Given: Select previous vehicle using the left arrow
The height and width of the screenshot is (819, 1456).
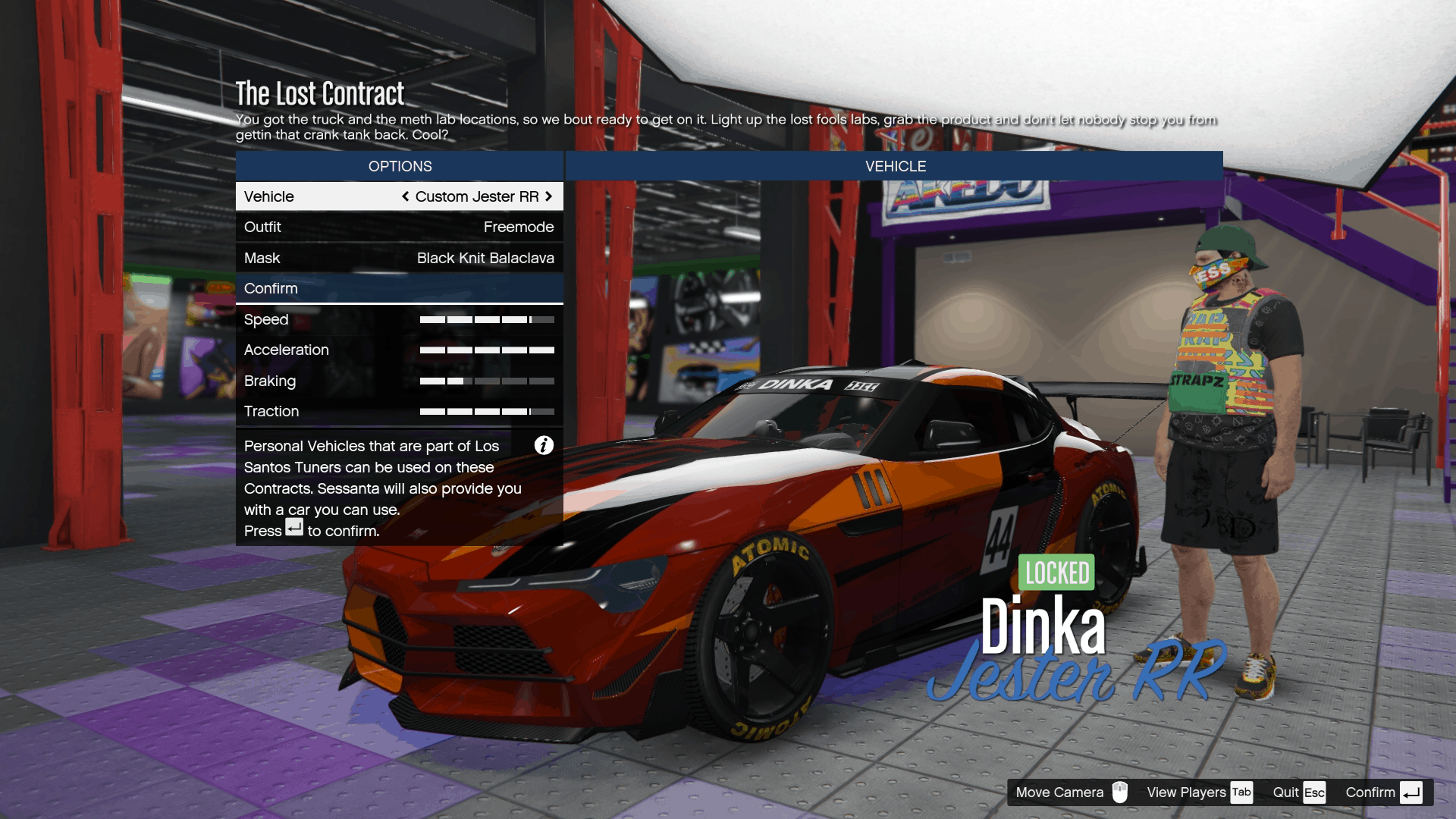Looking at the screenshot, I should [404, 196].
